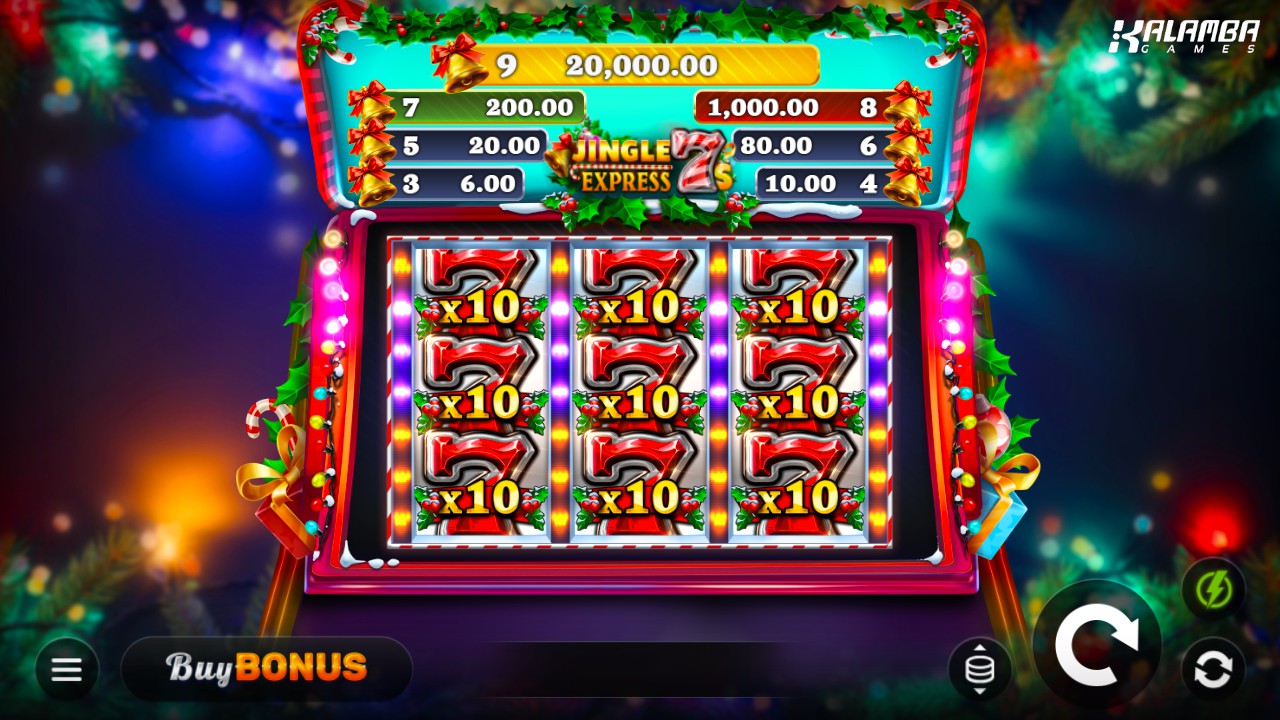Screen dimensions: 1280x720
Task: Open the Buy Bonus feature
Action: pos(266,668)
